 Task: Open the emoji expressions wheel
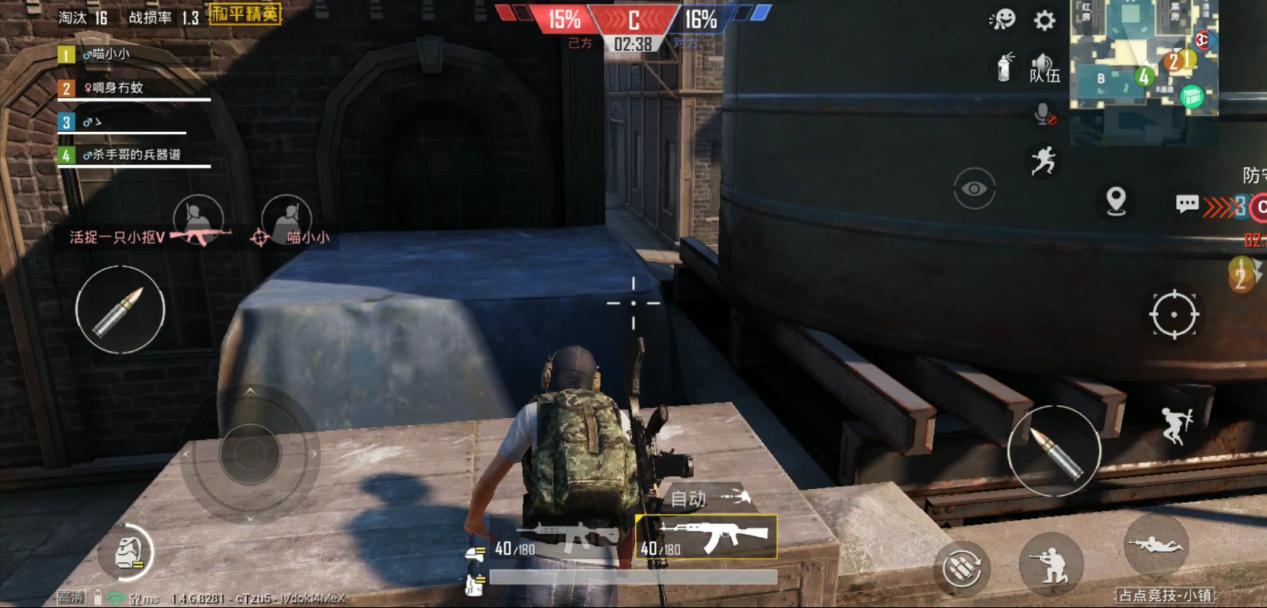click(x=1002, y=20)
